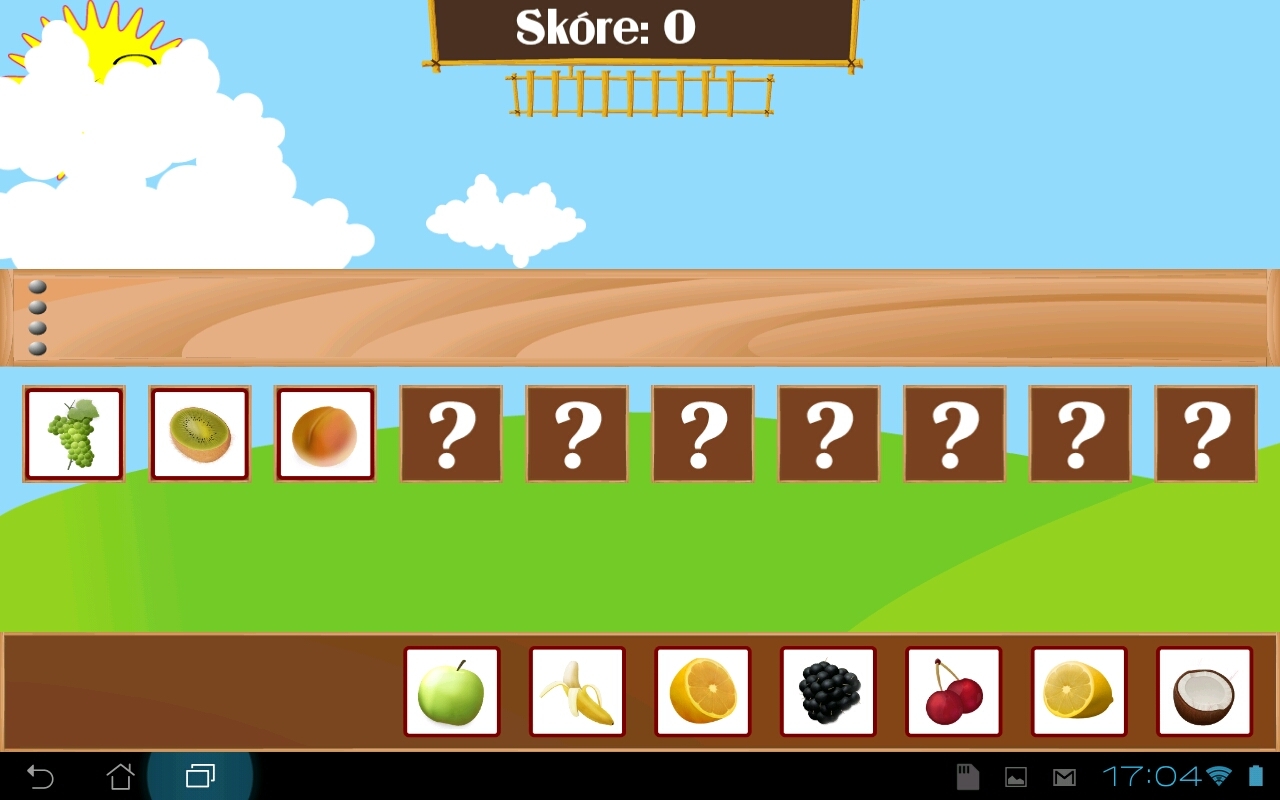Select the peach tile

point(325,433)
